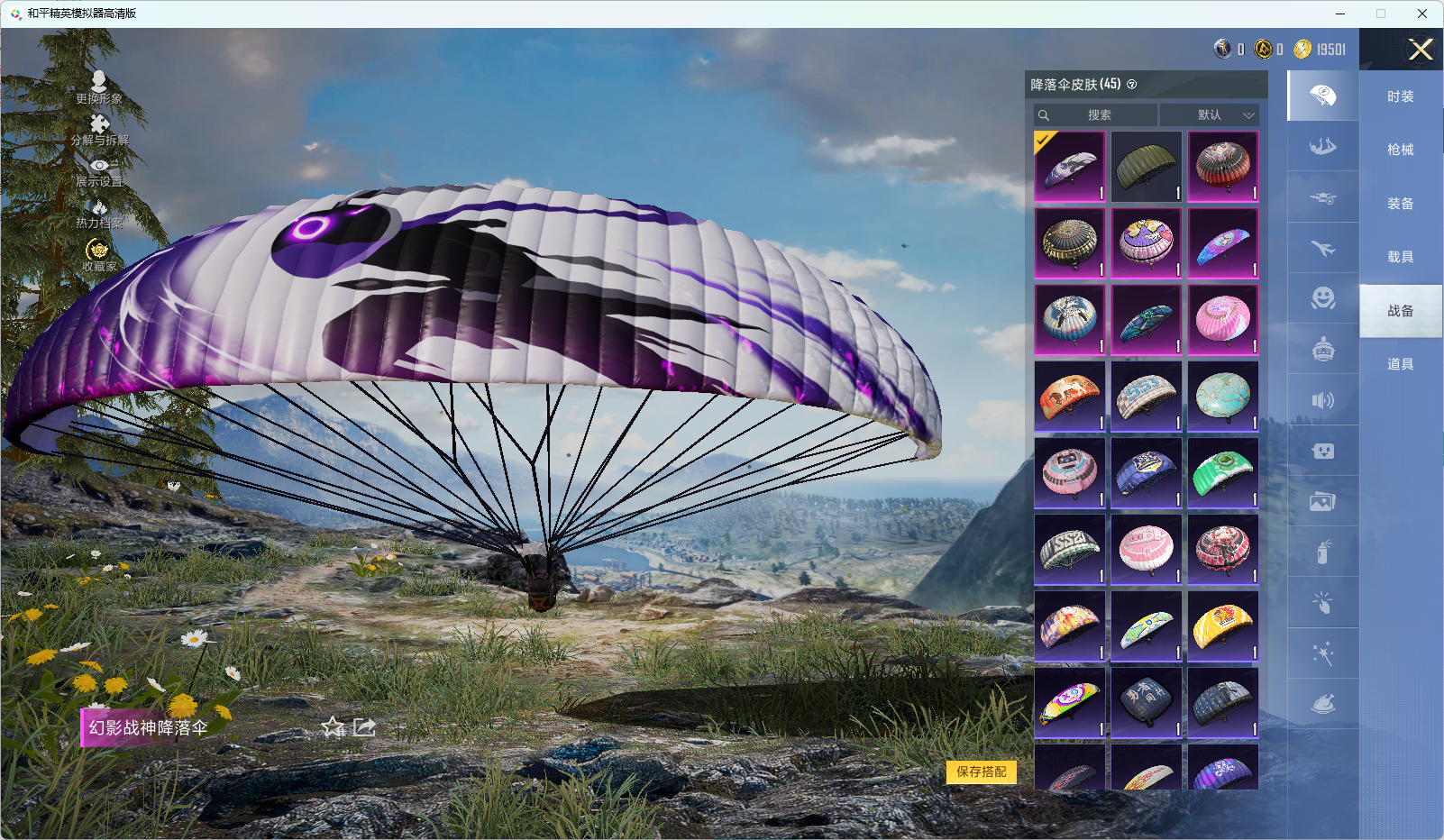Go to the 载具 tab
The image size is (1444, 840).
(x=1400, y=257)
